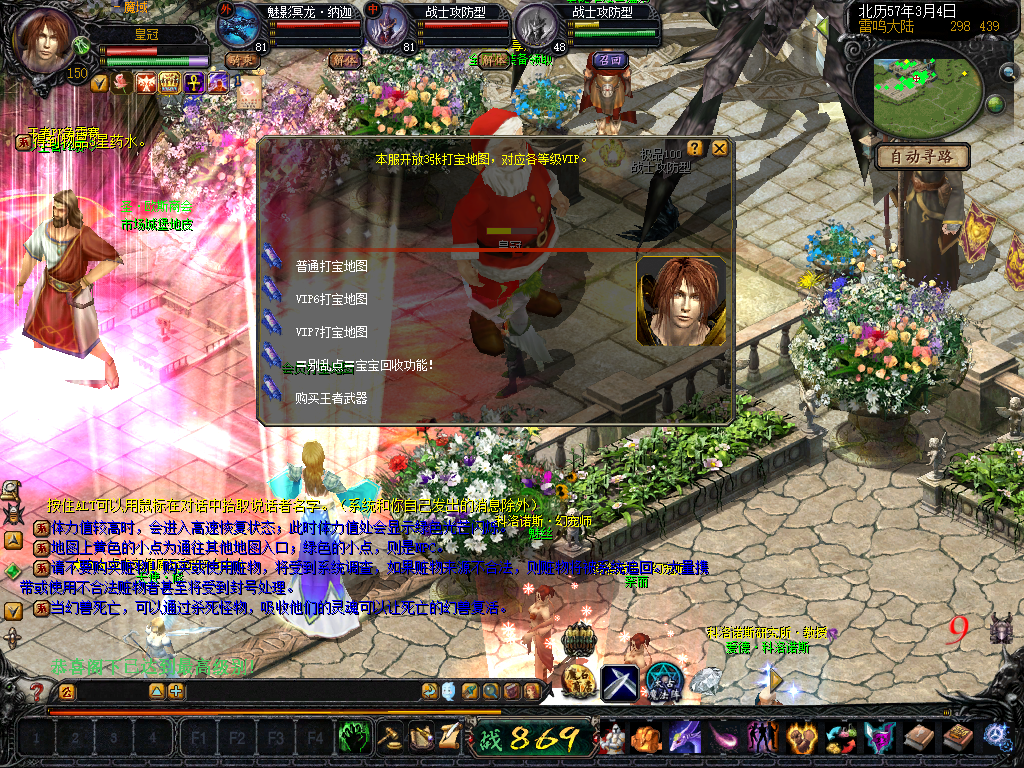Open the green hand icon on the bottom bar
The width and height of the screenshot is (1024, 768).
tap(354, 738)
